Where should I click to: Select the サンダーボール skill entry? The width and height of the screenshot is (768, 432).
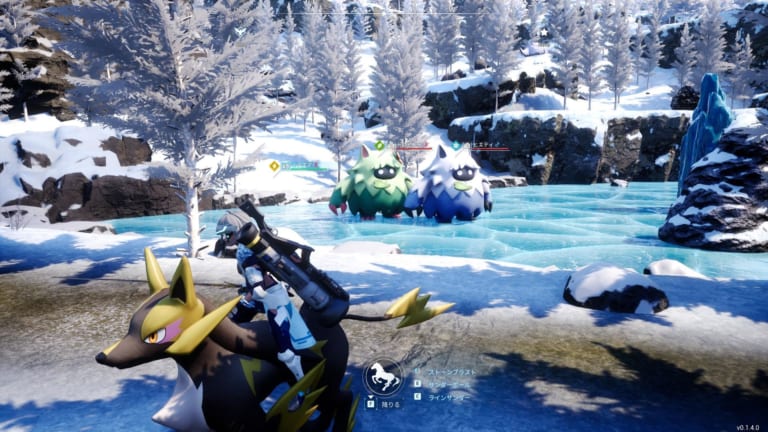(450, 382)
